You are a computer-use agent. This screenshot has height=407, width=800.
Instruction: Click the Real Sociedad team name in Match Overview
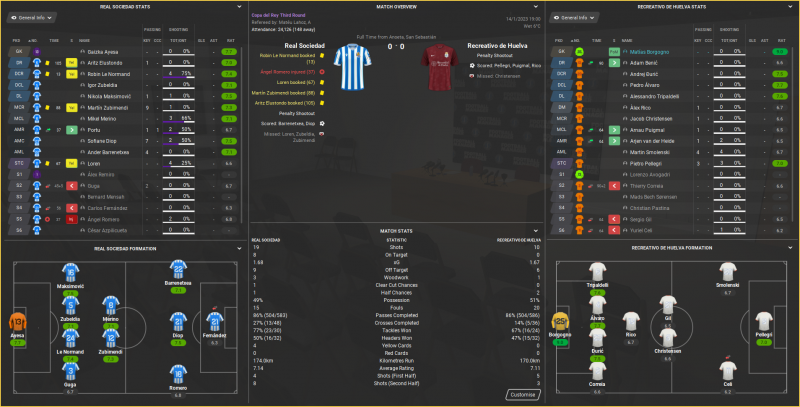tap(304, 44)
